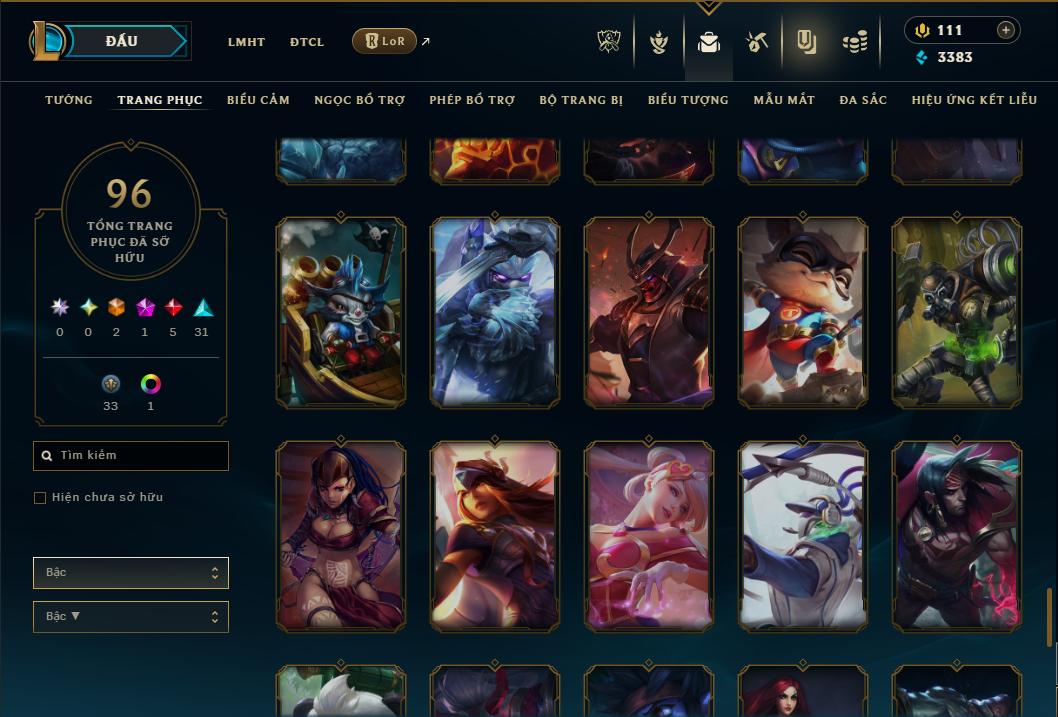The height and width of the screenshot is (717, 1058).
Task: Switch to the BIỂU TƯỢNG tab
Action: point(688,100)
